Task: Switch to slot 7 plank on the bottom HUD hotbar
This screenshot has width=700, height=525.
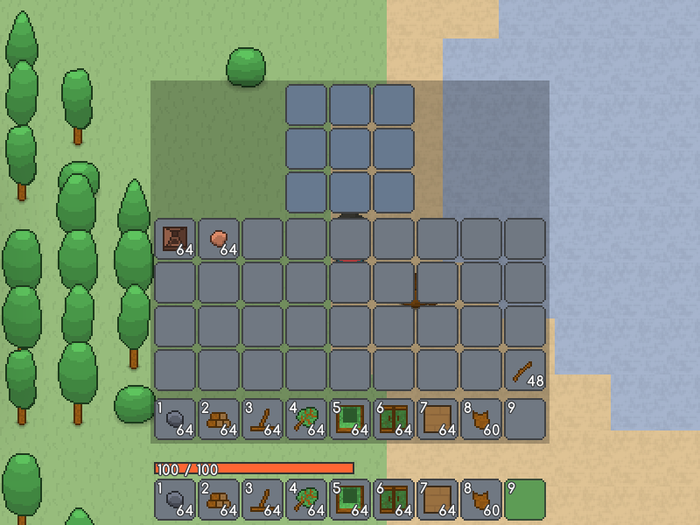Action: (x=437, y=499)
